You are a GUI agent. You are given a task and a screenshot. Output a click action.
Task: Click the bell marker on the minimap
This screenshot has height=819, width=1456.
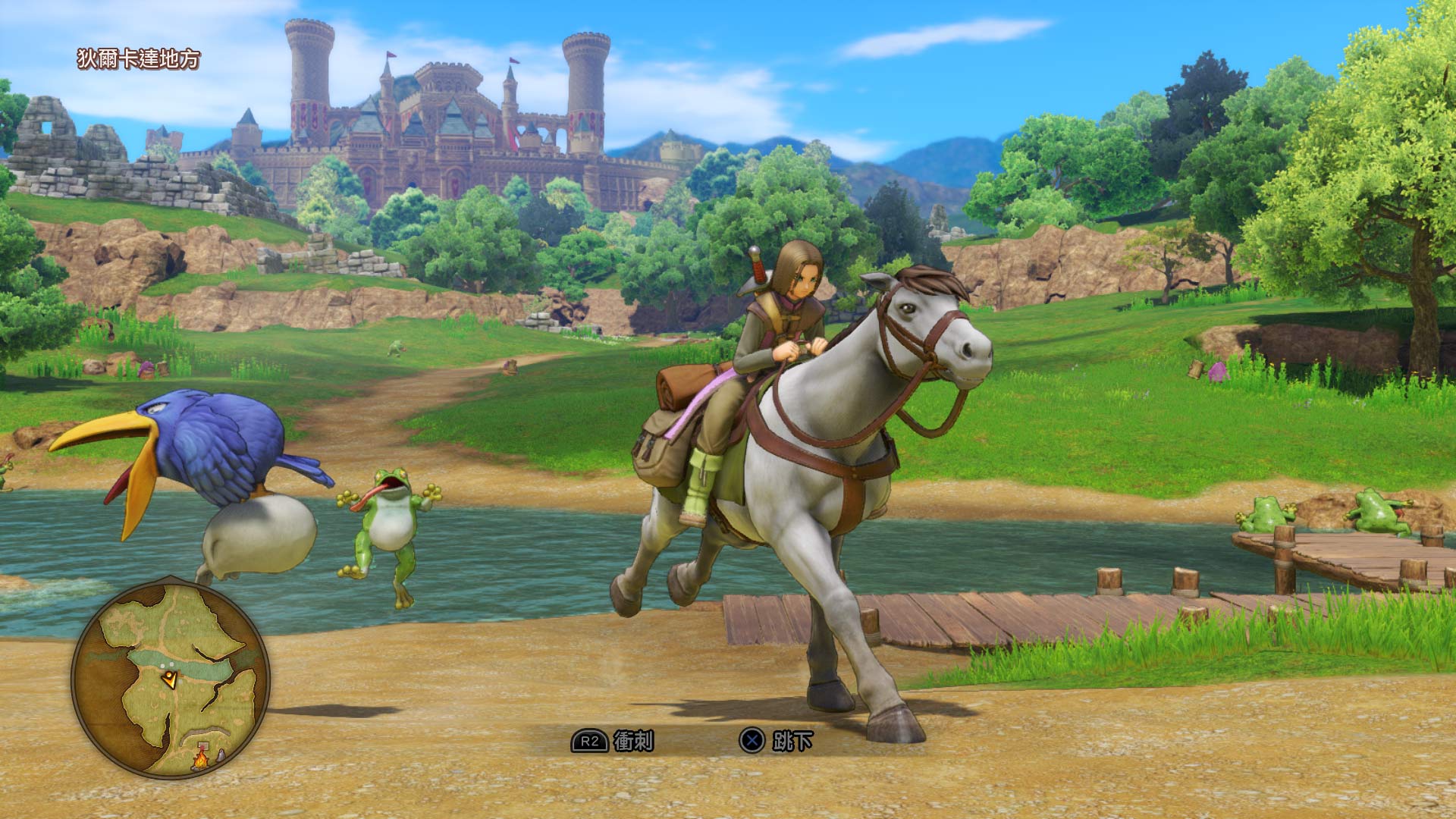[x=220, y=755]
